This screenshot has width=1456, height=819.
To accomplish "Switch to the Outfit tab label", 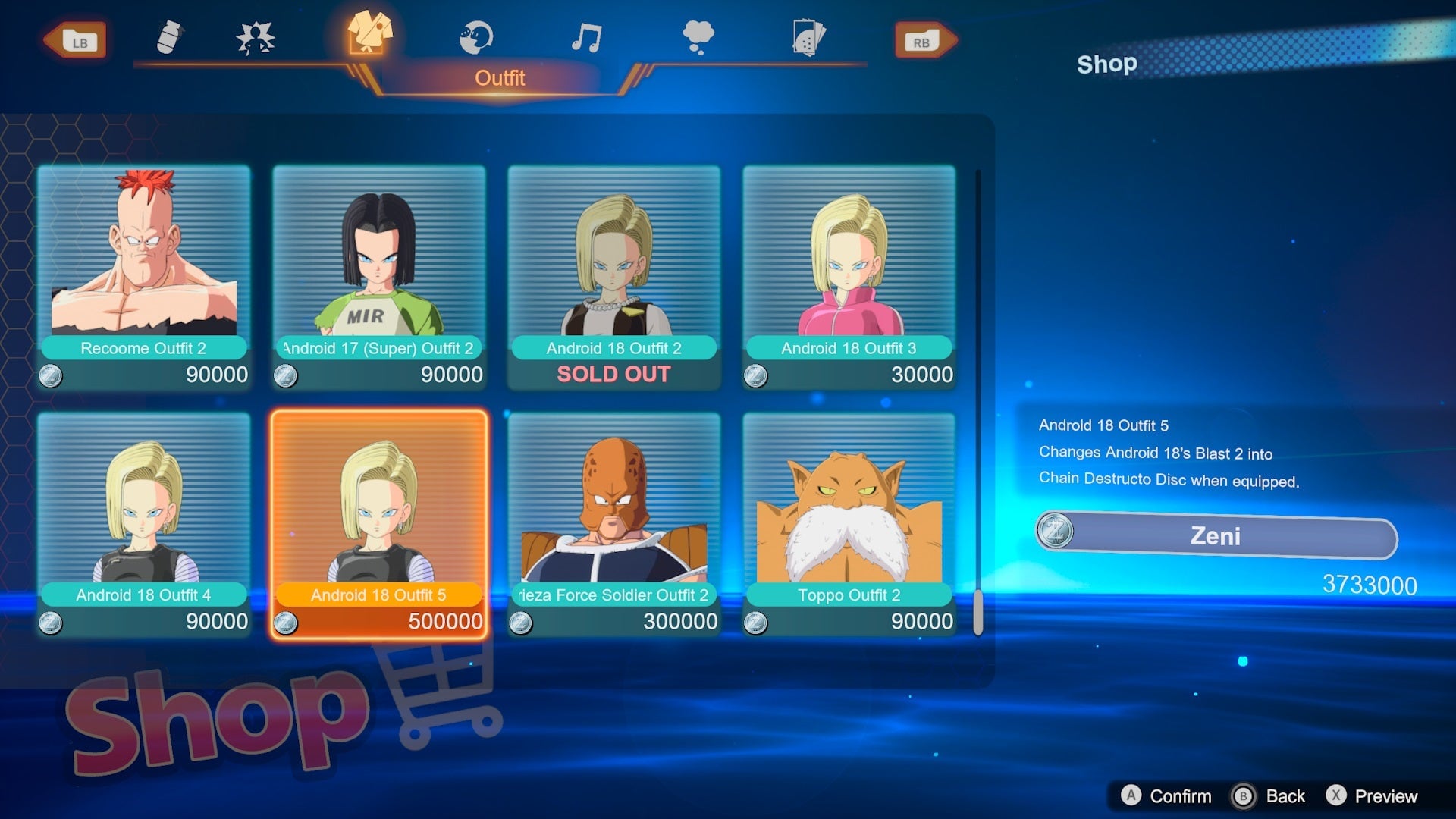I will point(500,77).
